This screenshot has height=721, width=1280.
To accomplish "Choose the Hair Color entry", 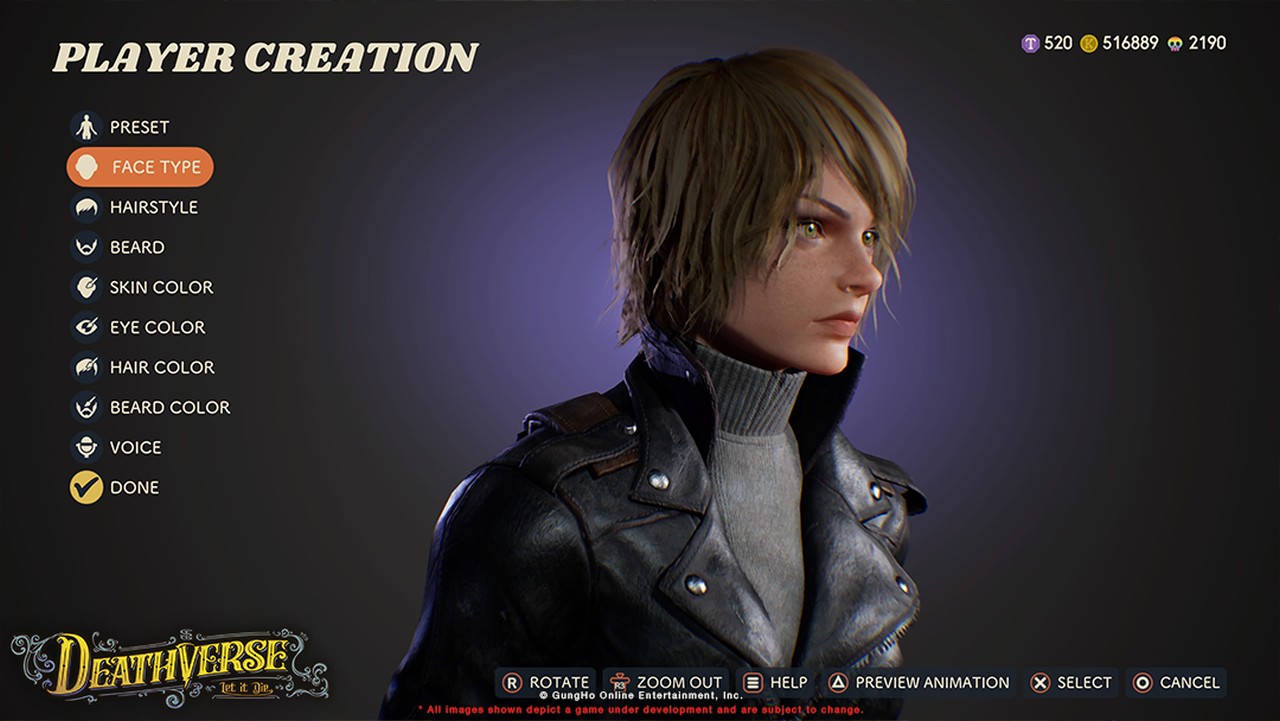I will [161, 367].
